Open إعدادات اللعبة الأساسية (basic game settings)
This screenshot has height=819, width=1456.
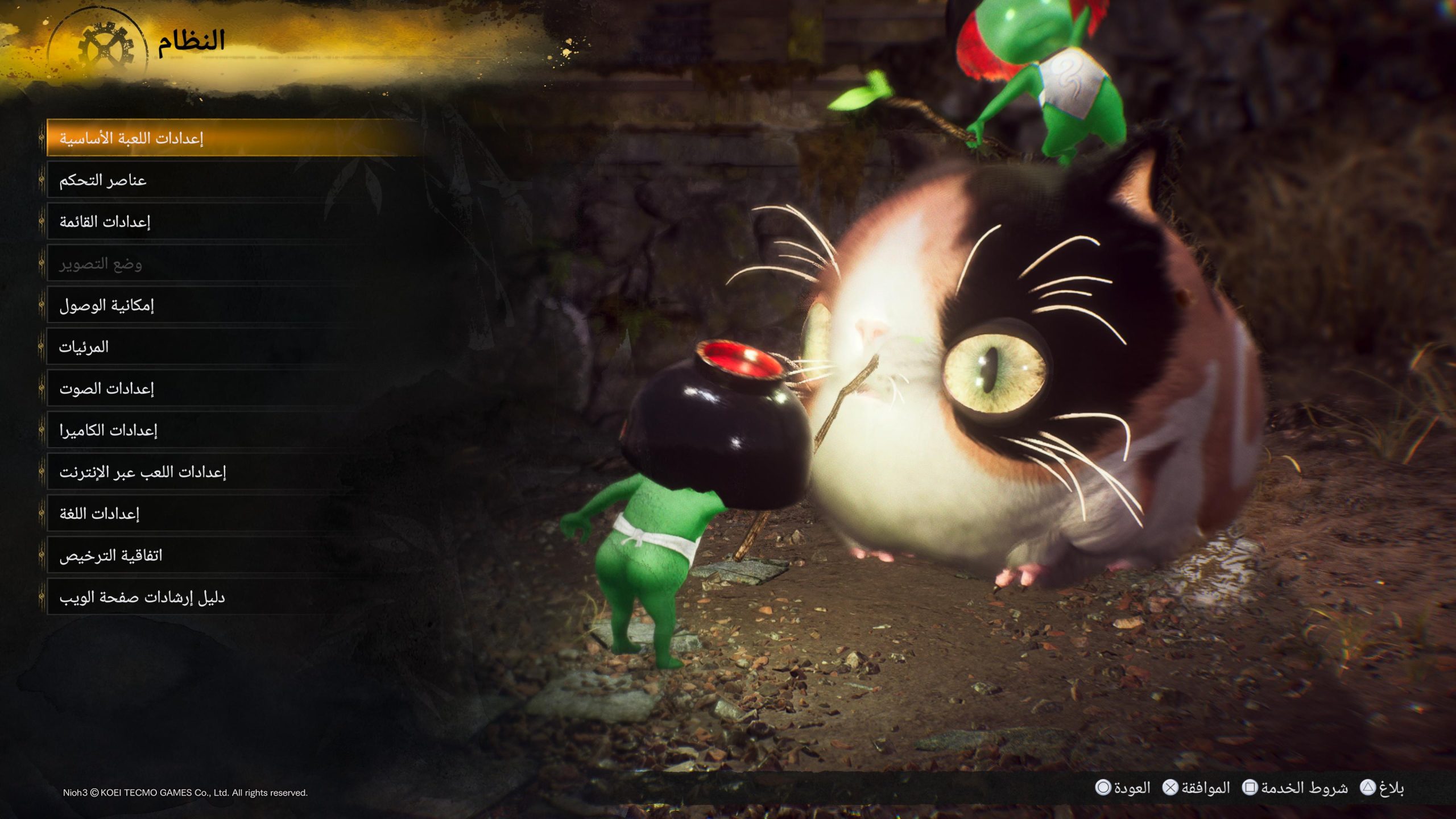pos(171,138)
